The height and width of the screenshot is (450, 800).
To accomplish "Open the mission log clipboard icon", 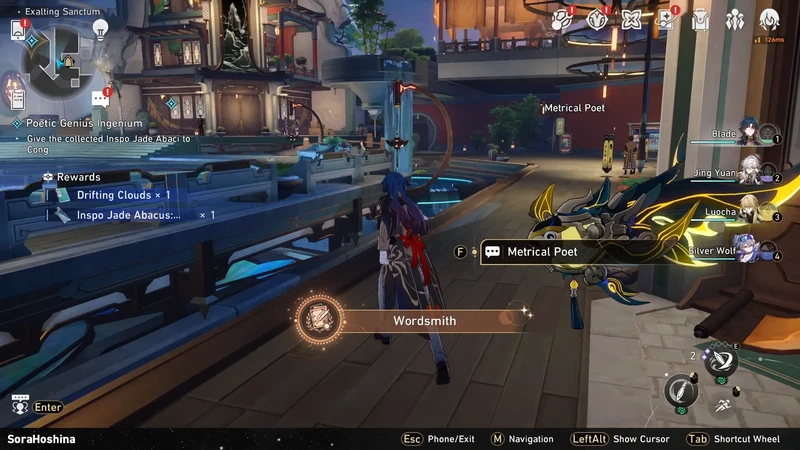I will [x=17, y=98].
